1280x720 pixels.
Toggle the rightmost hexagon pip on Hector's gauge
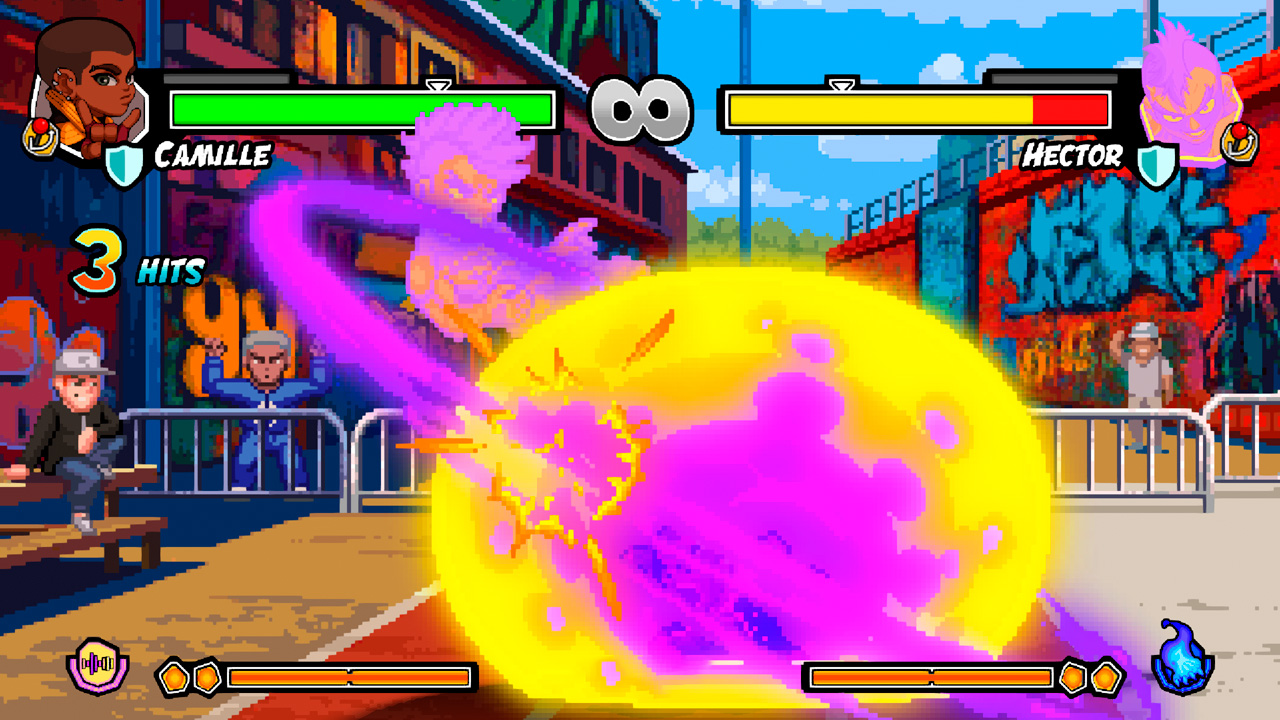(x=1108, y=676)
